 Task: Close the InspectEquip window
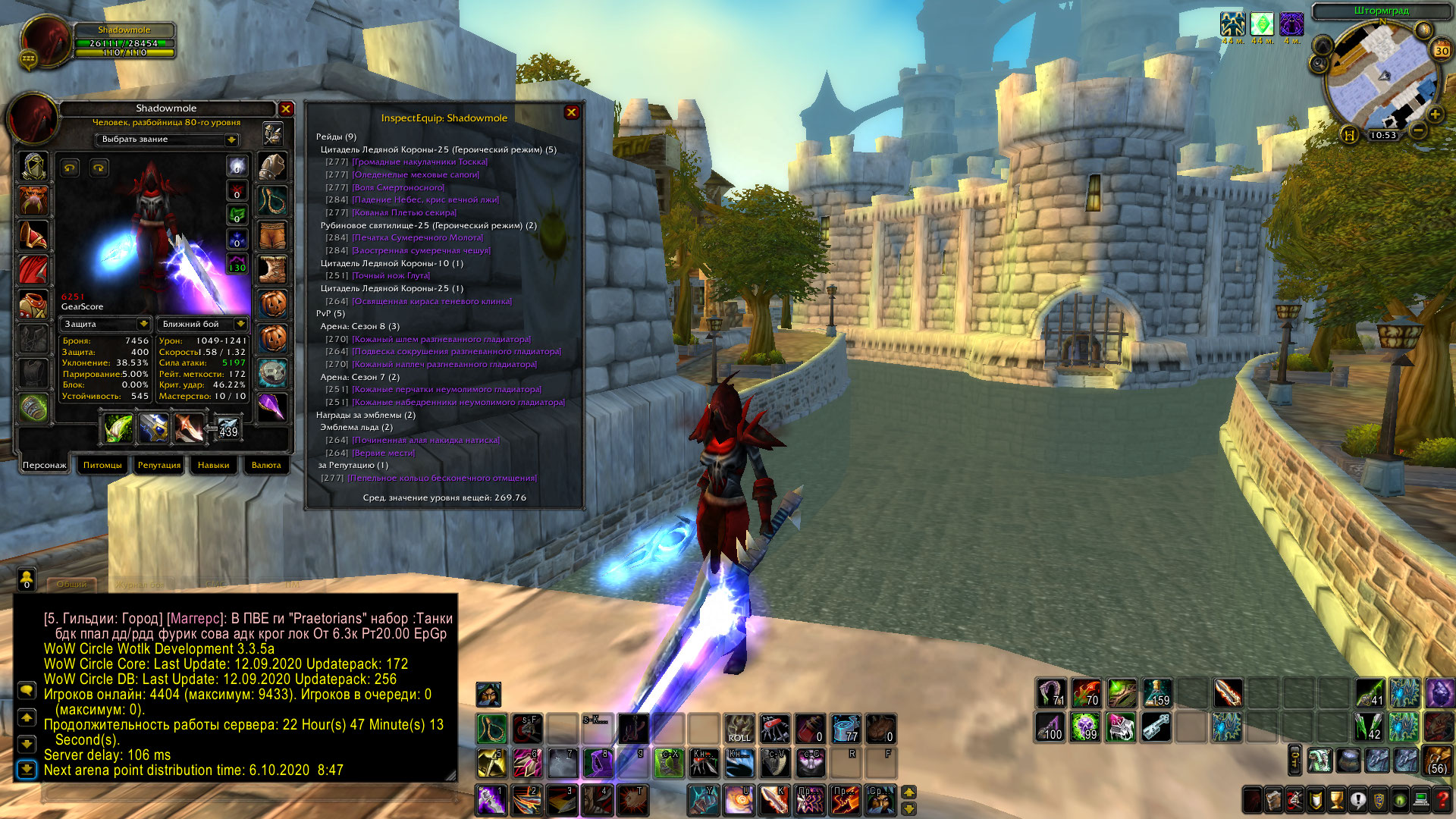[x=572, y=112]
